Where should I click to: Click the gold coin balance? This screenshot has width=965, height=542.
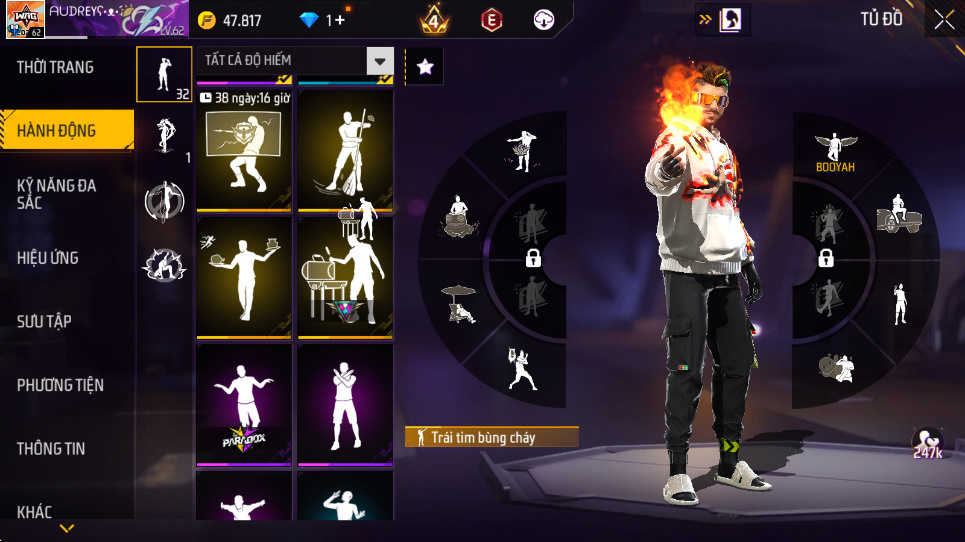point(230,20)
